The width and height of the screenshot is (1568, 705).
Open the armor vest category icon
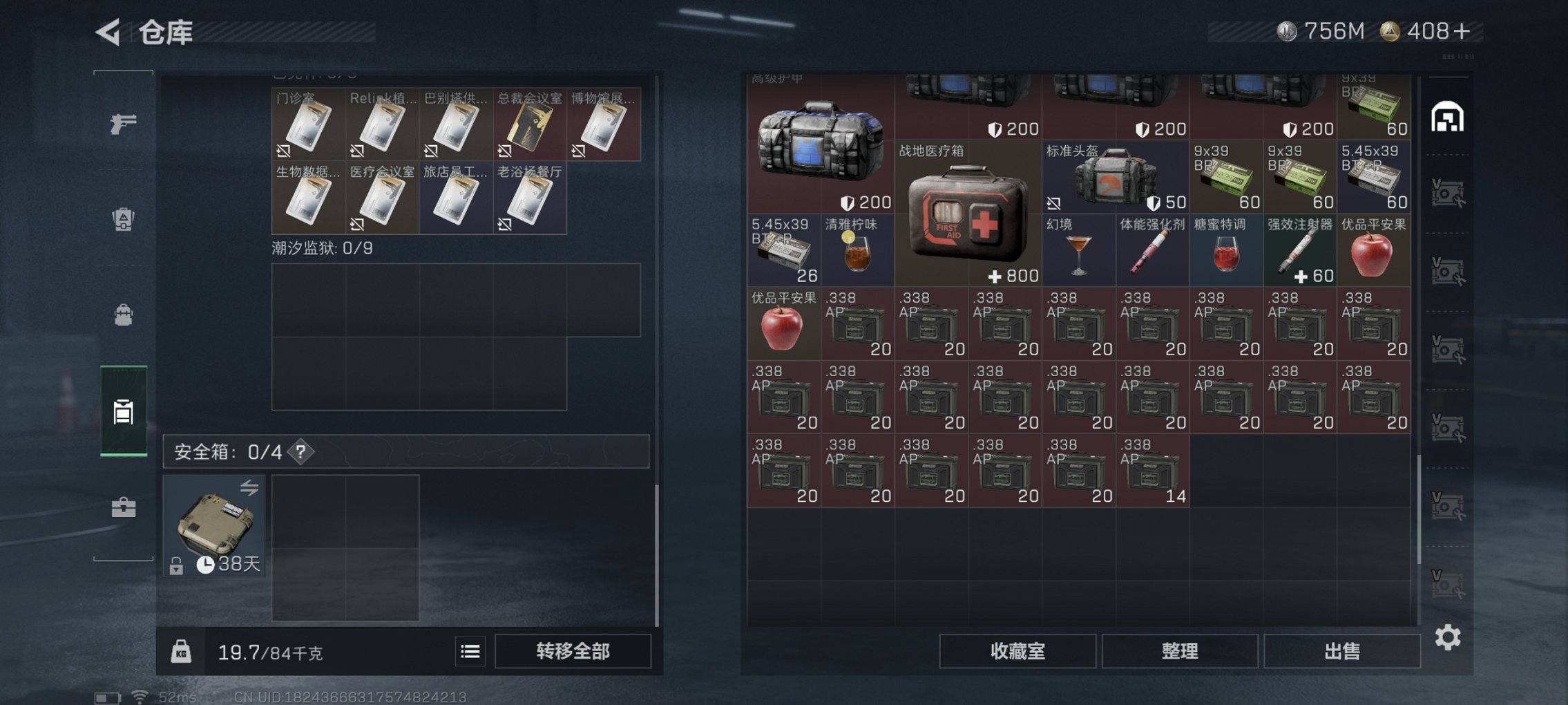click(x=123, y=220)
